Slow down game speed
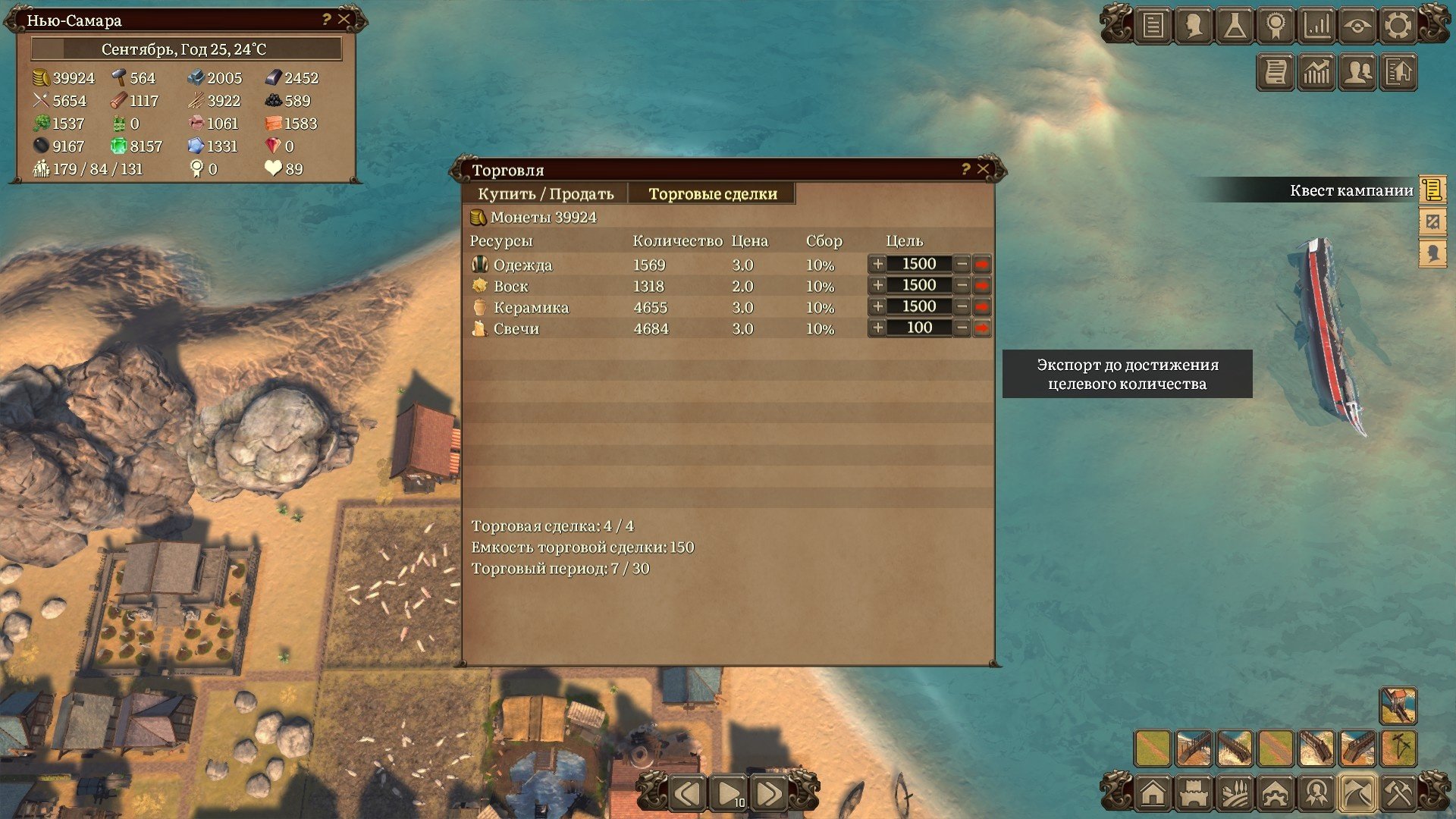The width and height of the screenshot is (1456, 819). [689, 794]
